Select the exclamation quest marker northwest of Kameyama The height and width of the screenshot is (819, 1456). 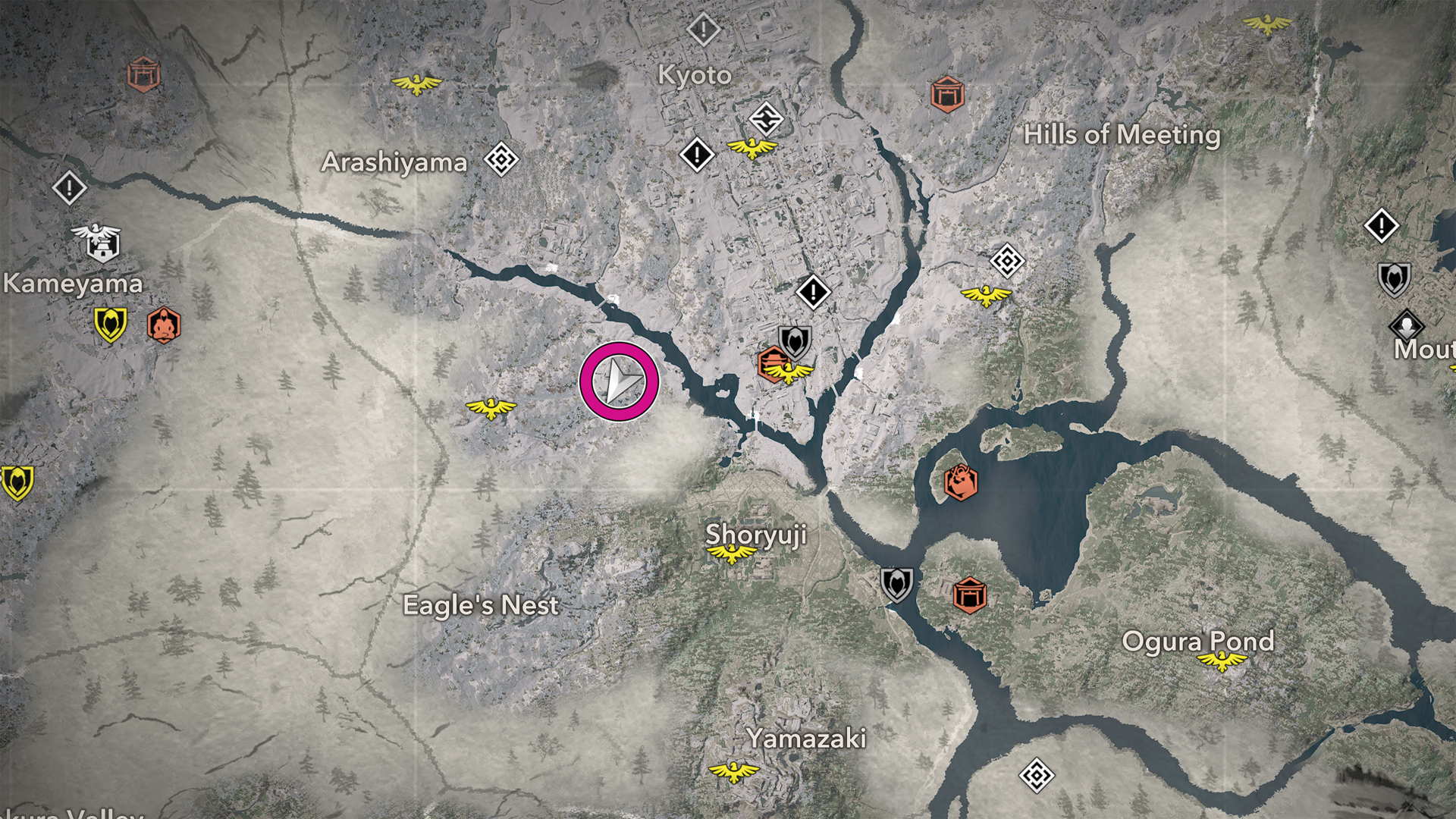pos(70,187)
